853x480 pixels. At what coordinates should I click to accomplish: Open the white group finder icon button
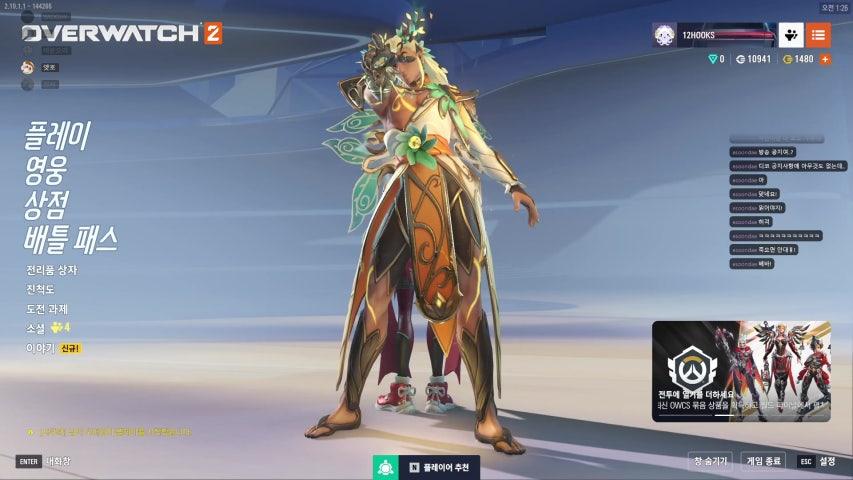(791, 35)
